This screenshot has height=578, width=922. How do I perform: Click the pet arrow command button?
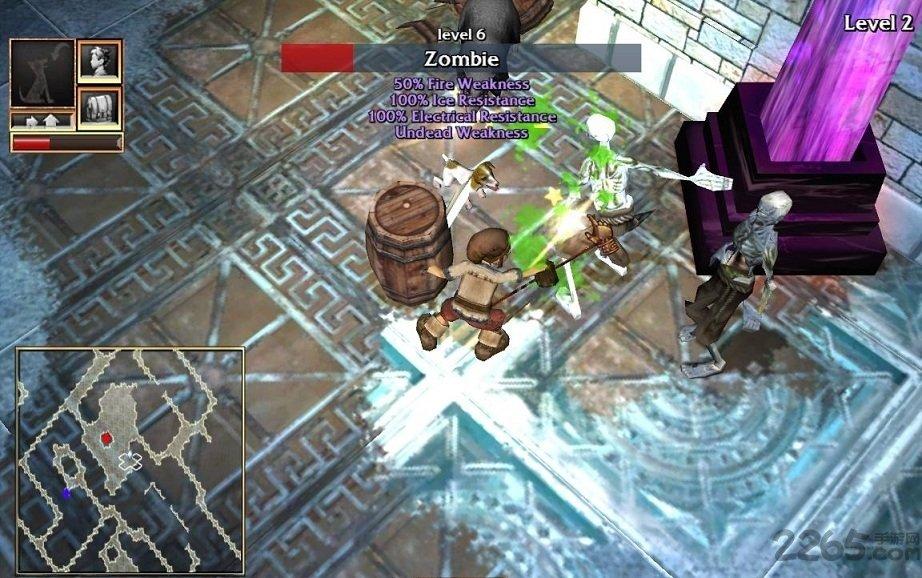coord(42,121)
